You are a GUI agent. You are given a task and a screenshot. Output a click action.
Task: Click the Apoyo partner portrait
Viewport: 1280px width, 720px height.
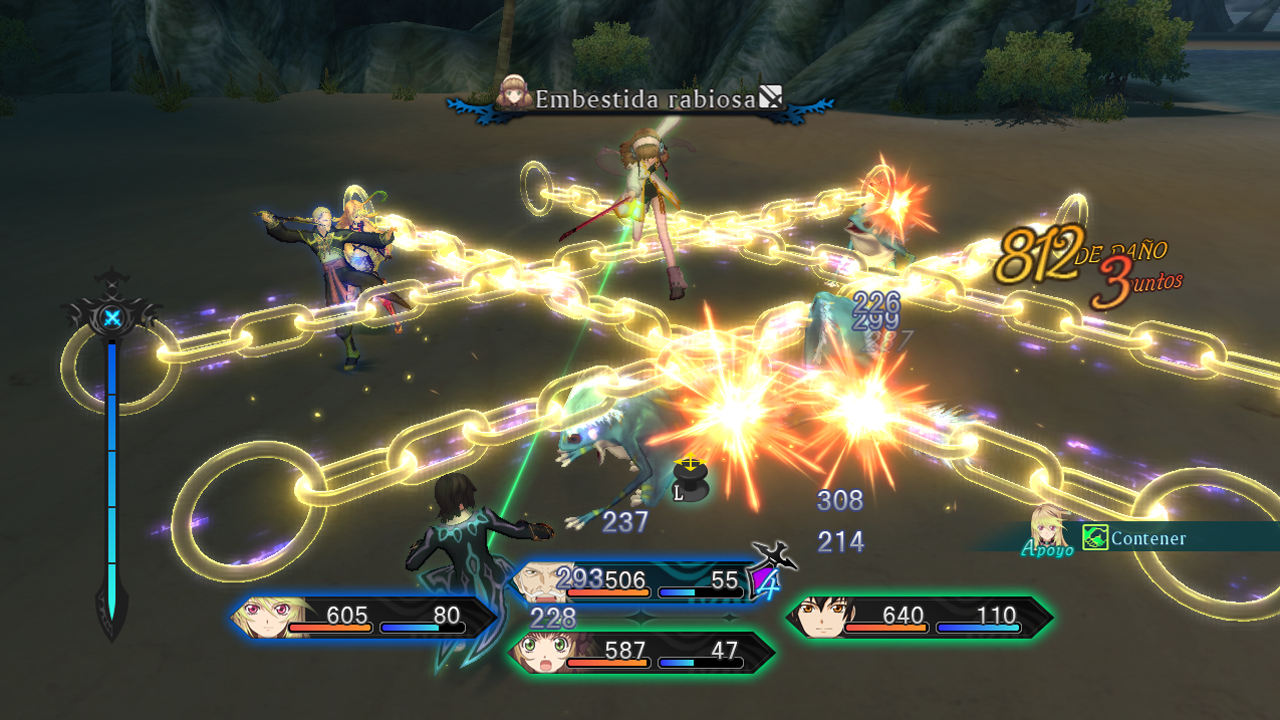click(x=1048, y=529)
